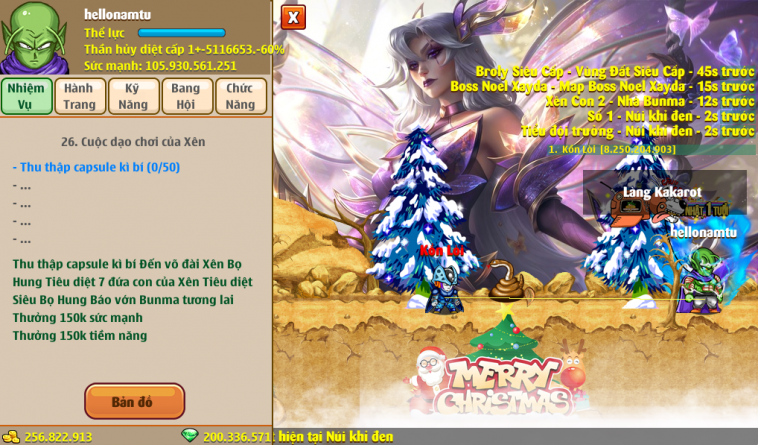
Task: Click the Bản đồ map button
Action: (134, 402)
